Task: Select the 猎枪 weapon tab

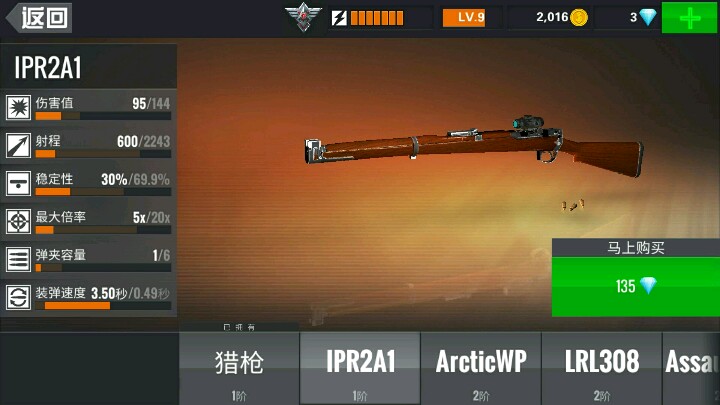Action: click(x=239, y=368)
